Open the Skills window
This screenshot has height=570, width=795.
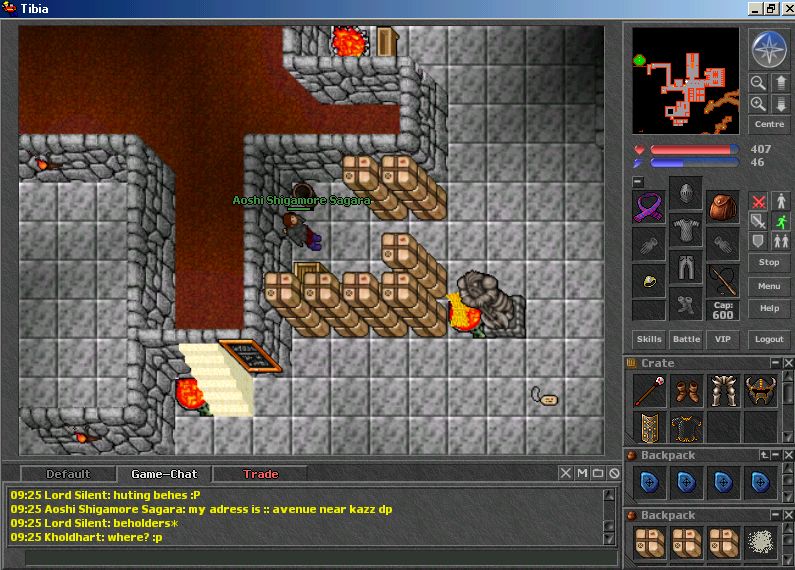pos(649,340)
